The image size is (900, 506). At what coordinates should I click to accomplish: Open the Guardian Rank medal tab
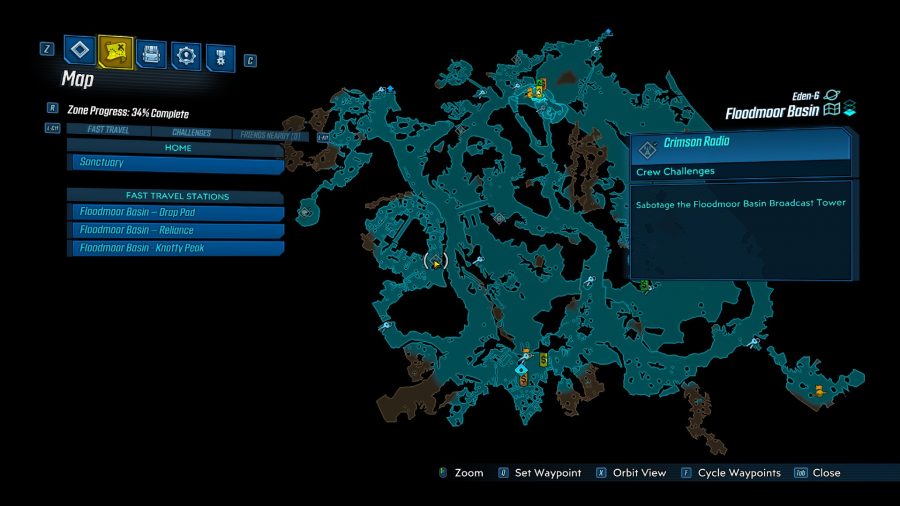tap(221, 57)
